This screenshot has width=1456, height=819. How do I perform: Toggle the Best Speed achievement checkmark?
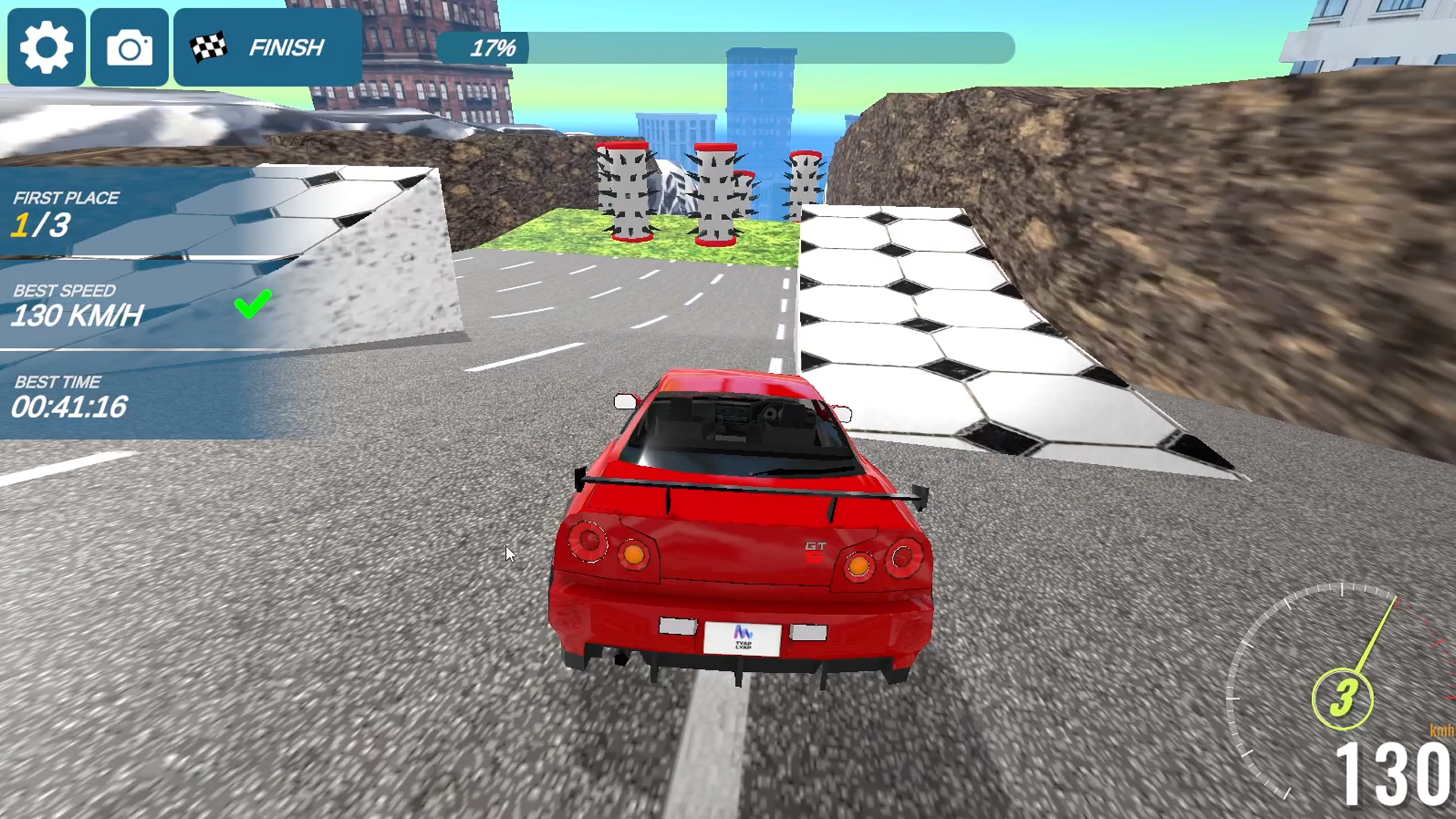[x=253, y=304]
